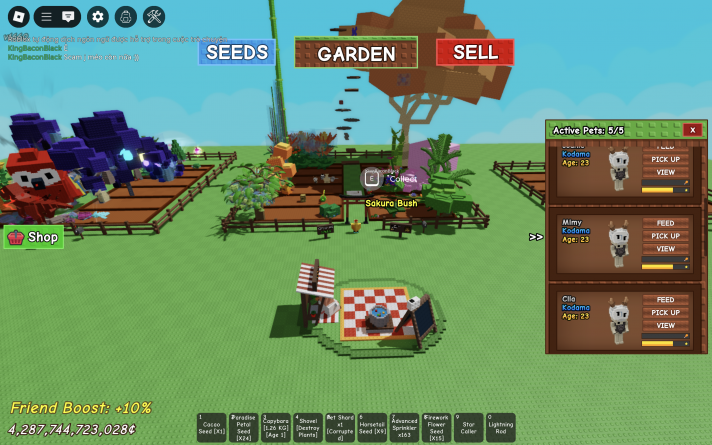Close the Active Pets panel
Screen dimensions: 712x445
click(x=692, y=130)
